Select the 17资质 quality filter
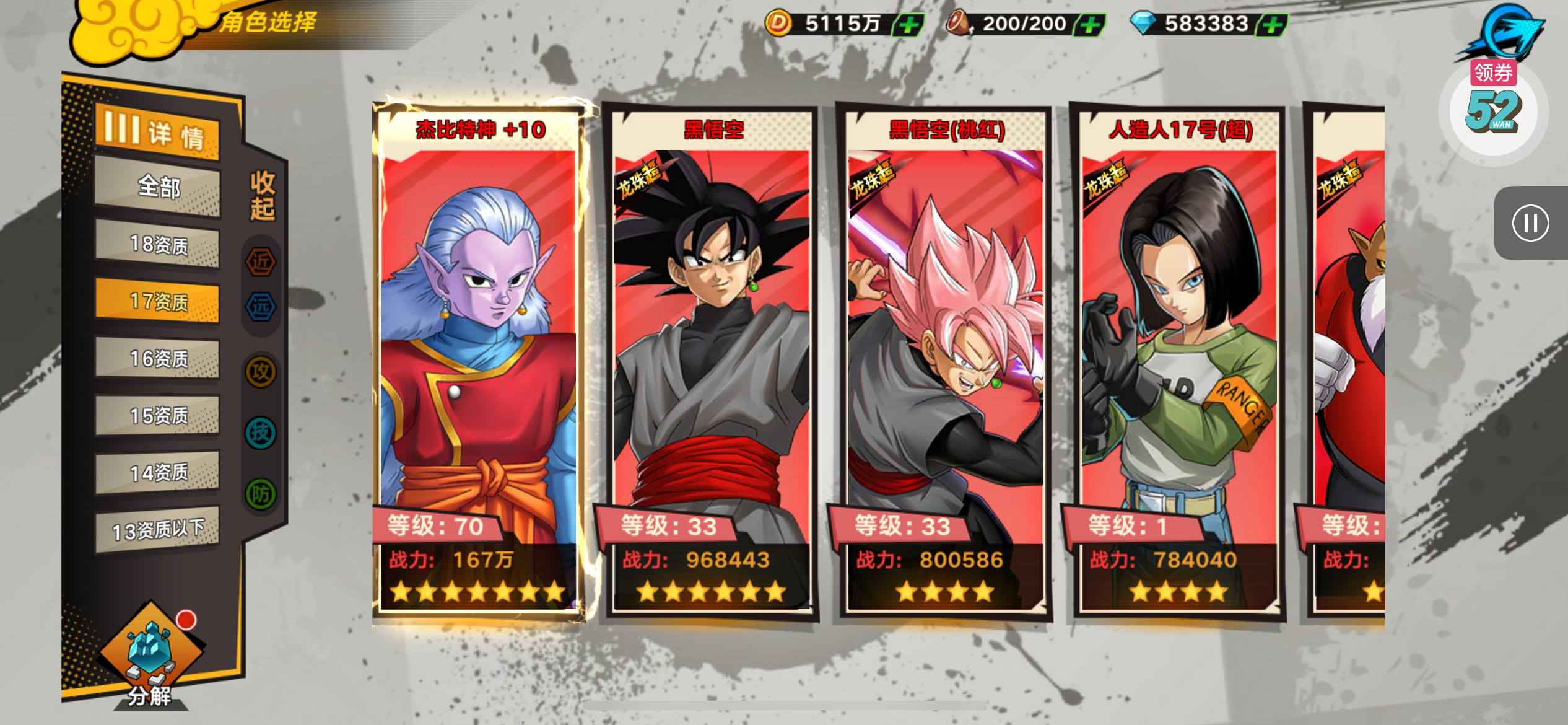This screenshot has height=725, width=1568. point(157,301)
